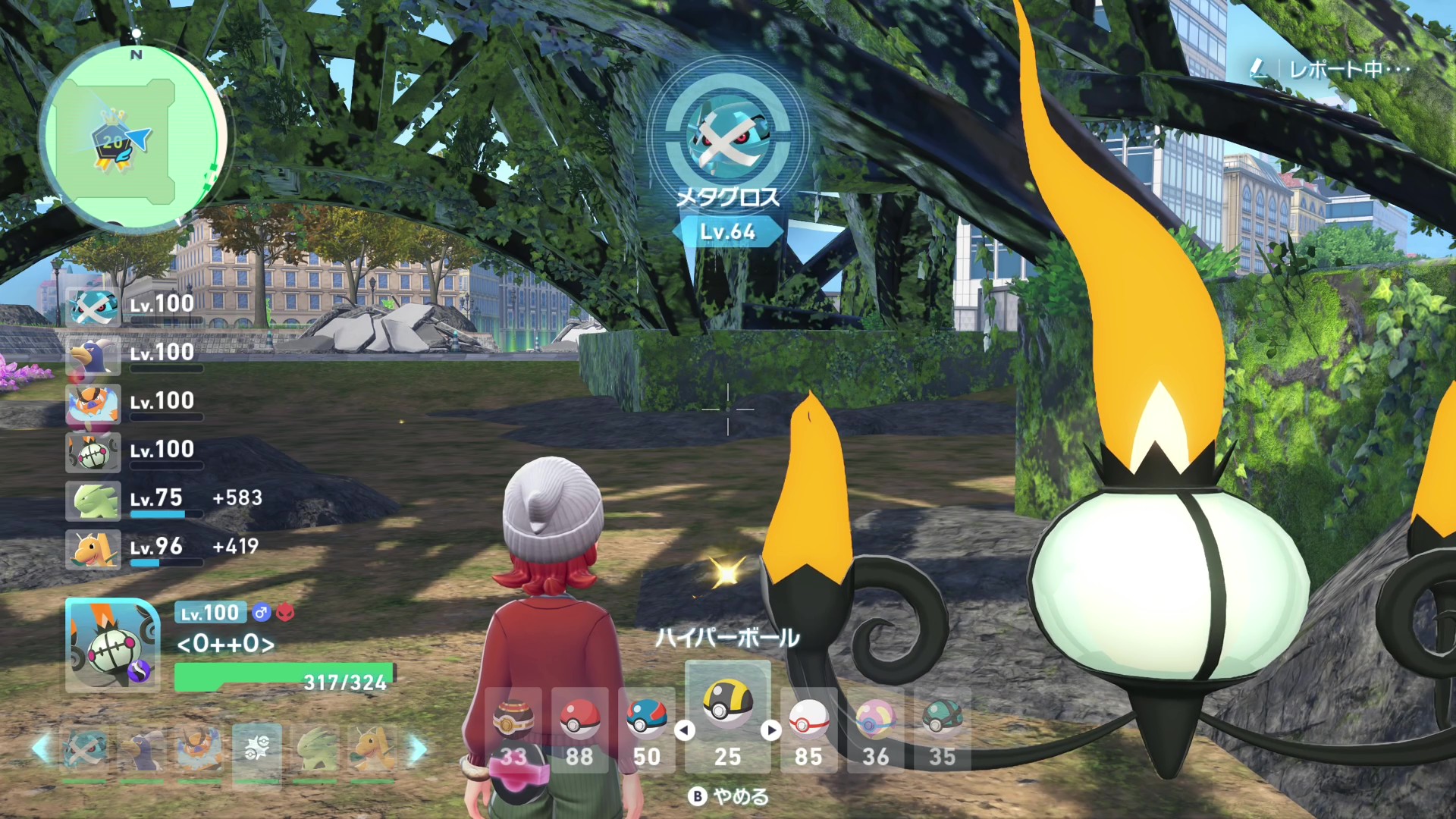Pick the red Poké Ball slot
1456x819 pixels.
579,722
